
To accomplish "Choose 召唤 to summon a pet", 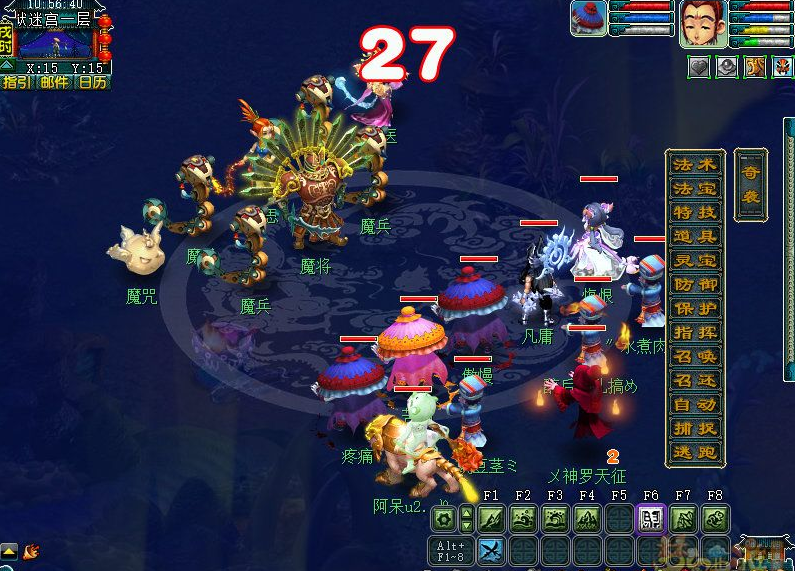I will [x=694, y=357].
